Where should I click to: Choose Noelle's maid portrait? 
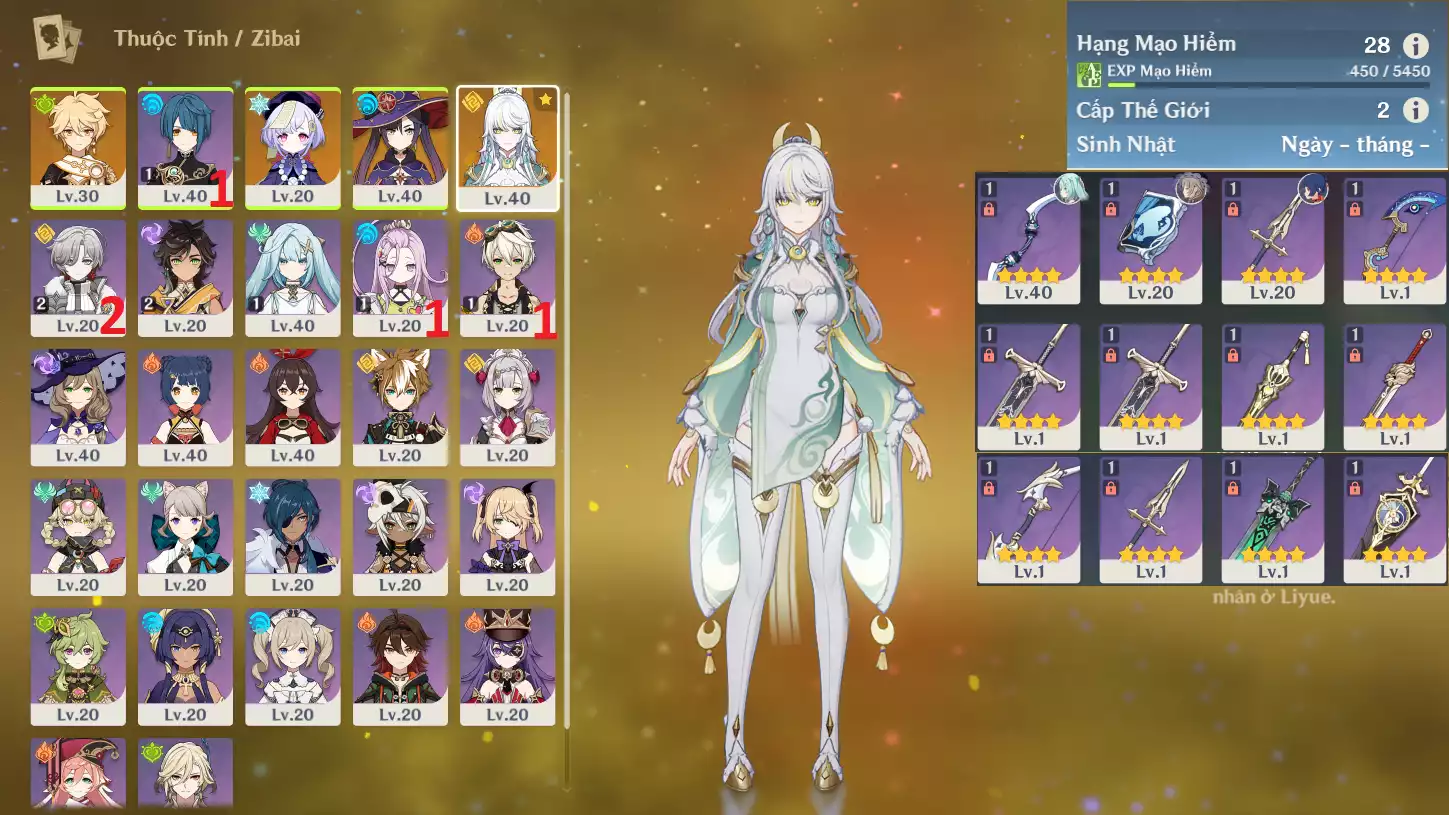(x=507, y=407)
